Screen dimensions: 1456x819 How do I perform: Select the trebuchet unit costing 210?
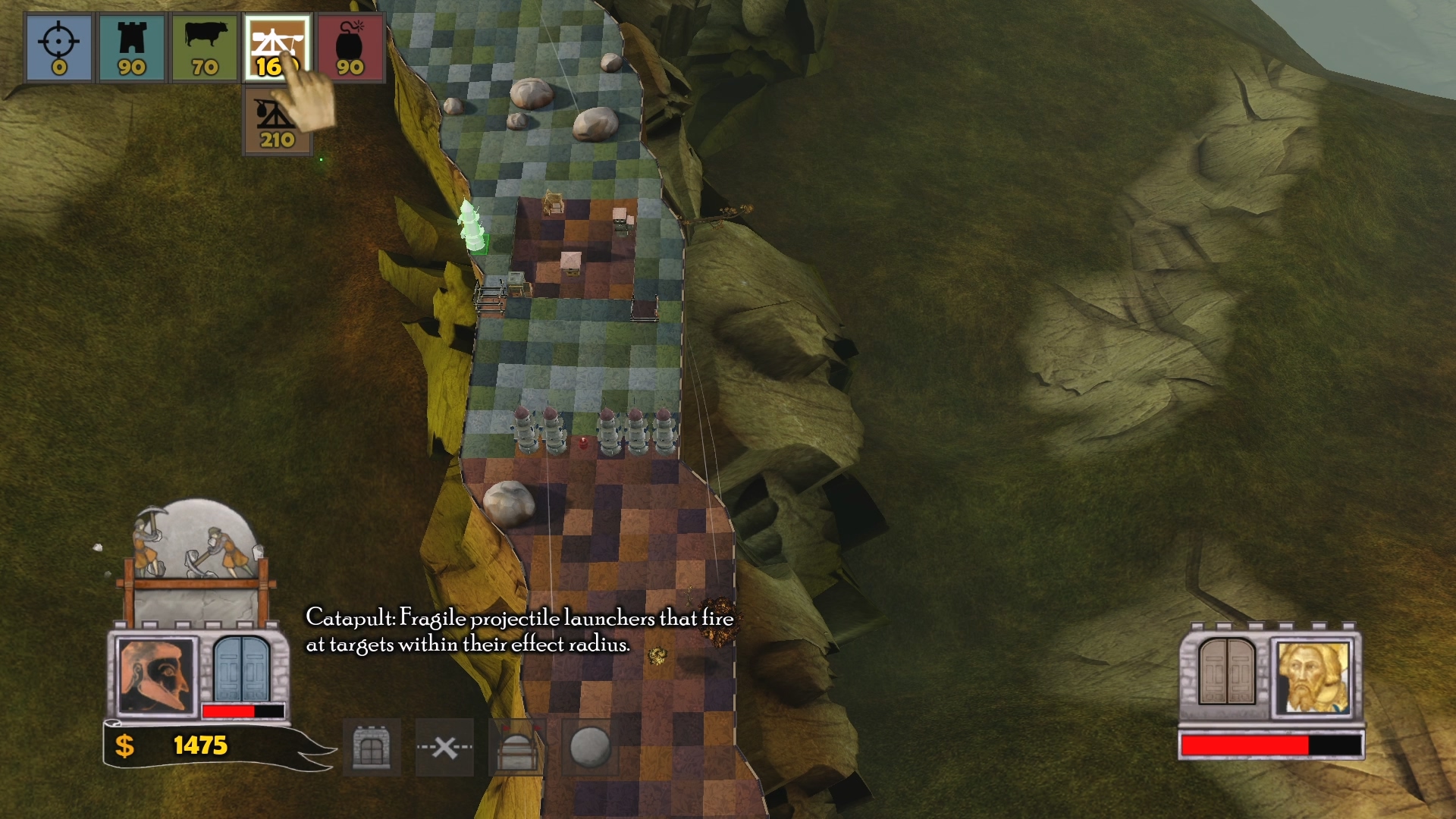[277, 121]
